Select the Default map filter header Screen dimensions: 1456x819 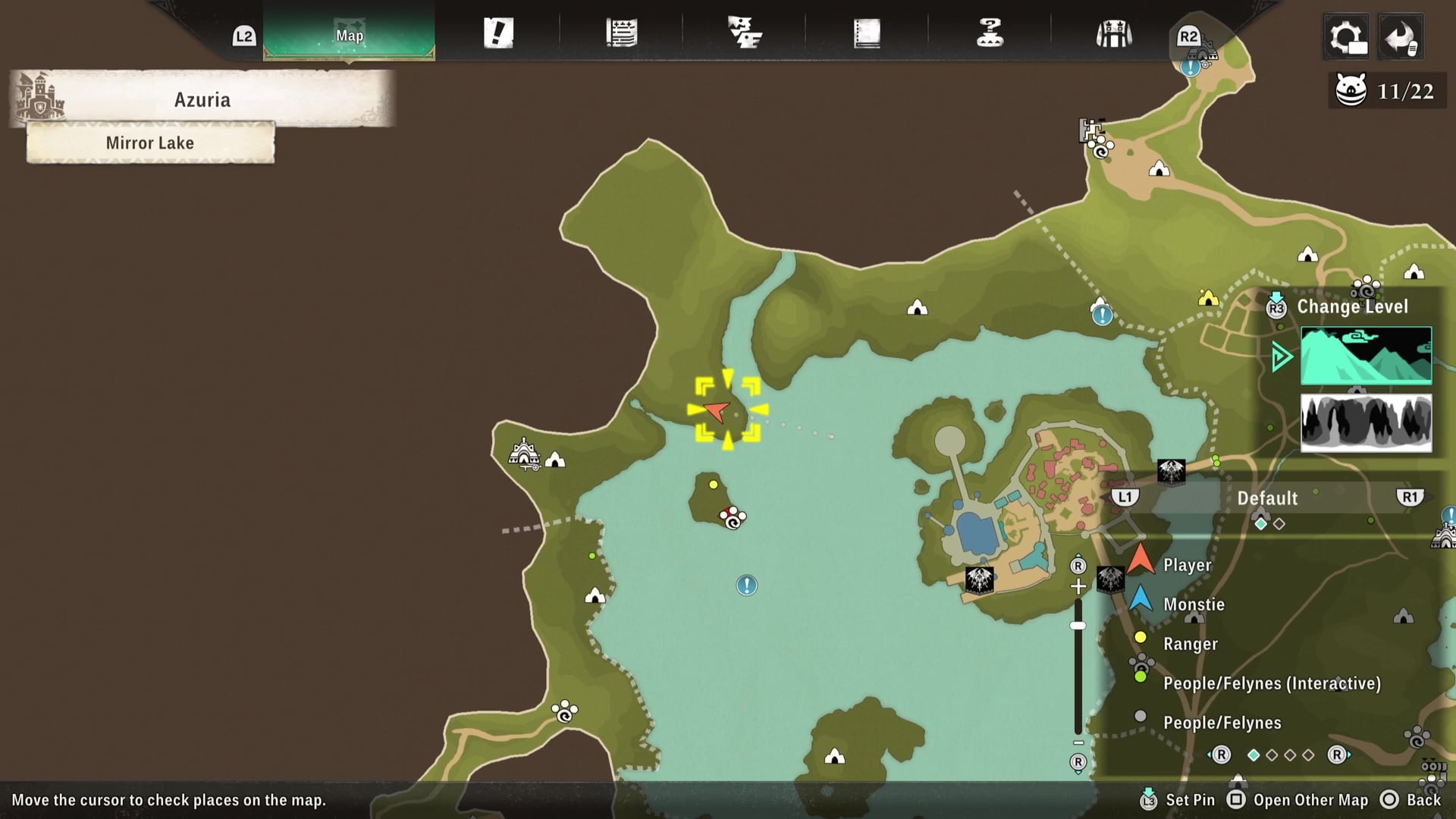click(1267, 498)
